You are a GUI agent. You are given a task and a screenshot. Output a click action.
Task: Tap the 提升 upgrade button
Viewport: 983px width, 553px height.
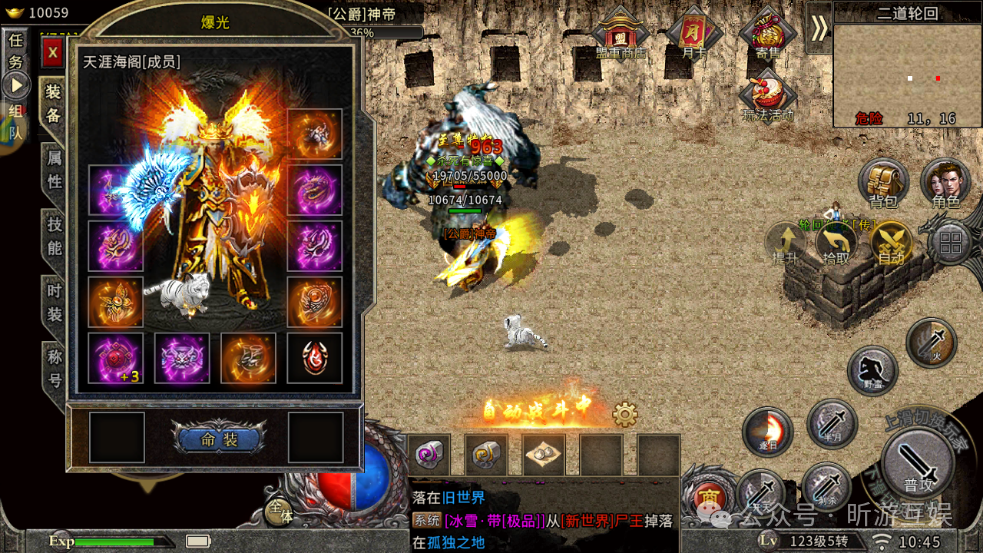784,244
